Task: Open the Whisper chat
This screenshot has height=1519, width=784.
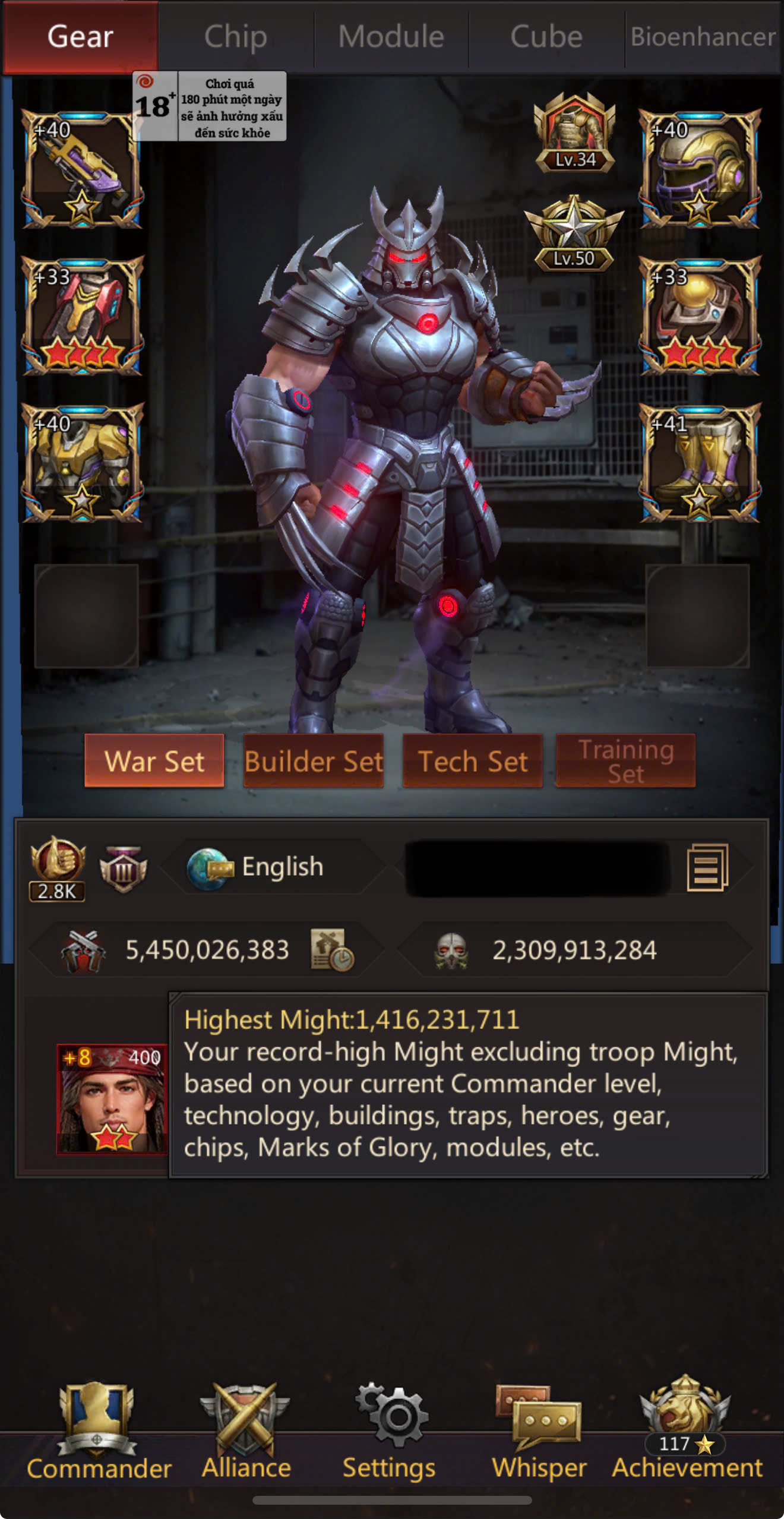Action: pyautogui.click(x=539, y=1432)
